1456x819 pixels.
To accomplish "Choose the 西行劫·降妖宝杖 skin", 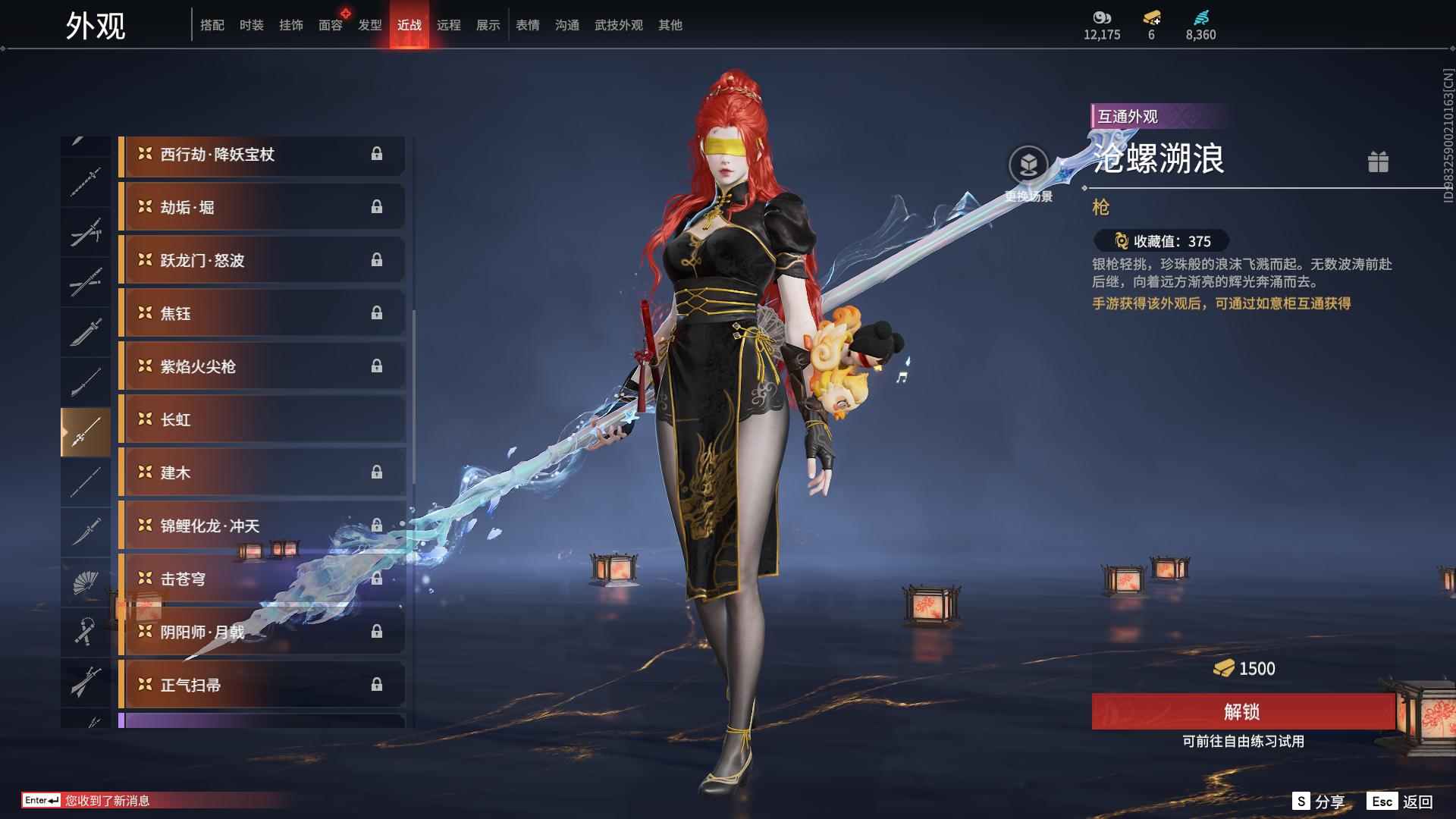I will pyautogui.click(x=262, y=155).
